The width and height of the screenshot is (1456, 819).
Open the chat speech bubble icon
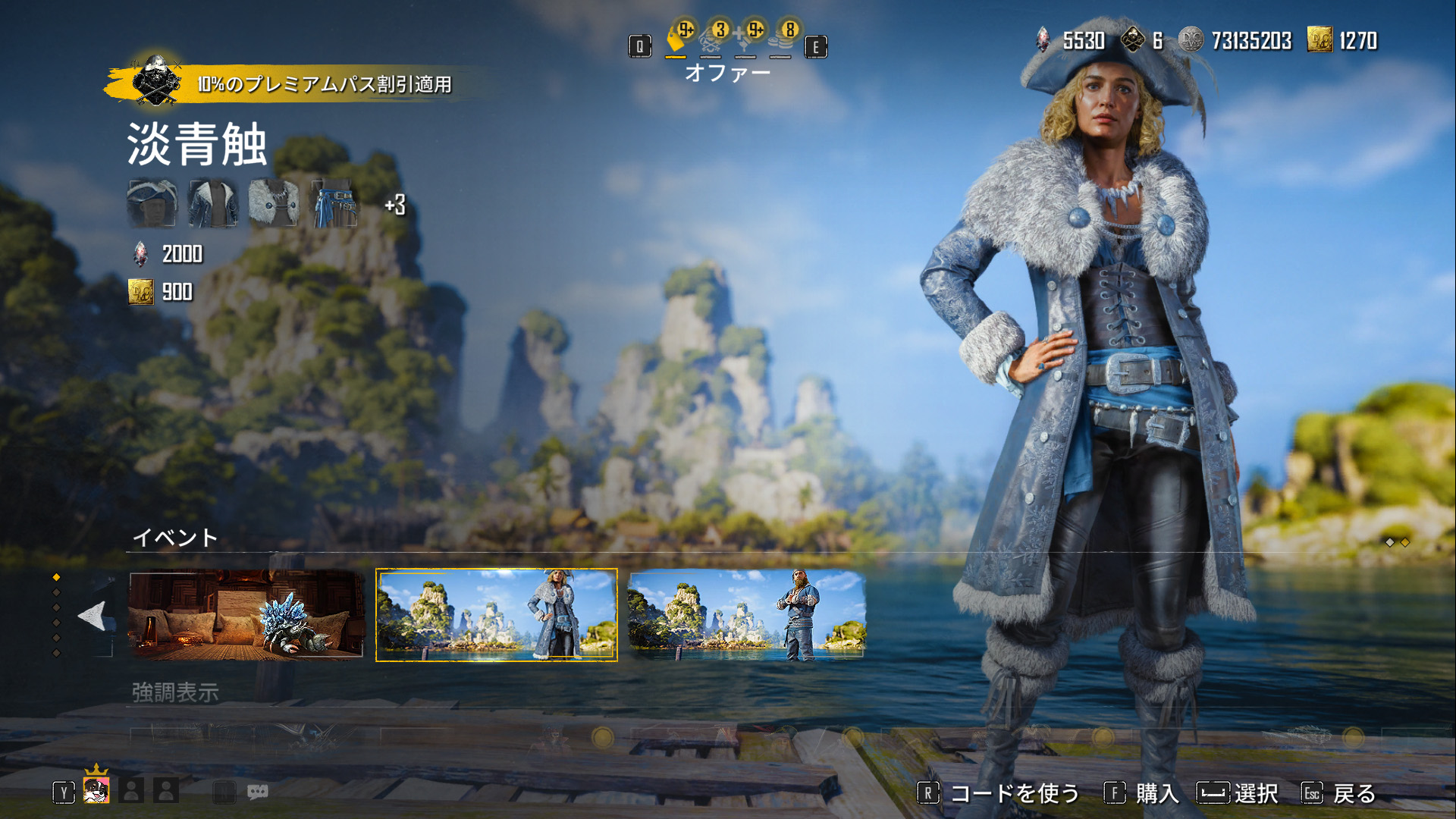point(258,792)
